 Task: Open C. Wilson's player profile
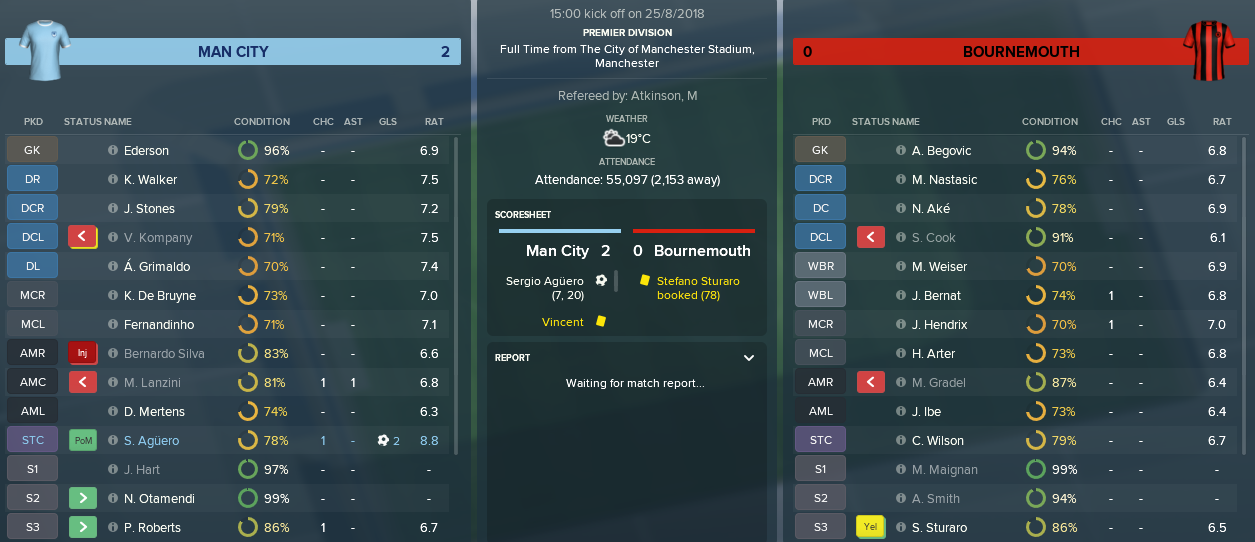coord(938,441)
